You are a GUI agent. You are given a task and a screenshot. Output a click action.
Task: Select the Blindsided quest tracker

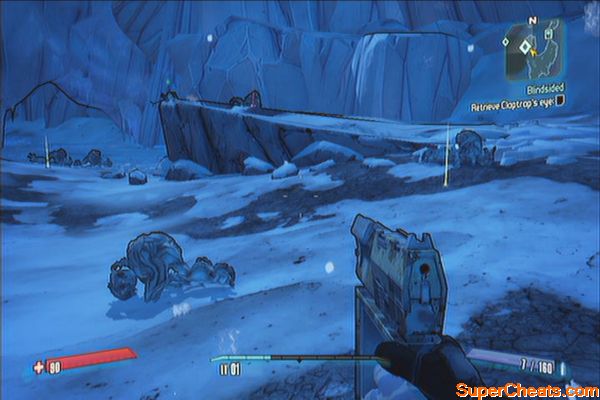point(545,89)
